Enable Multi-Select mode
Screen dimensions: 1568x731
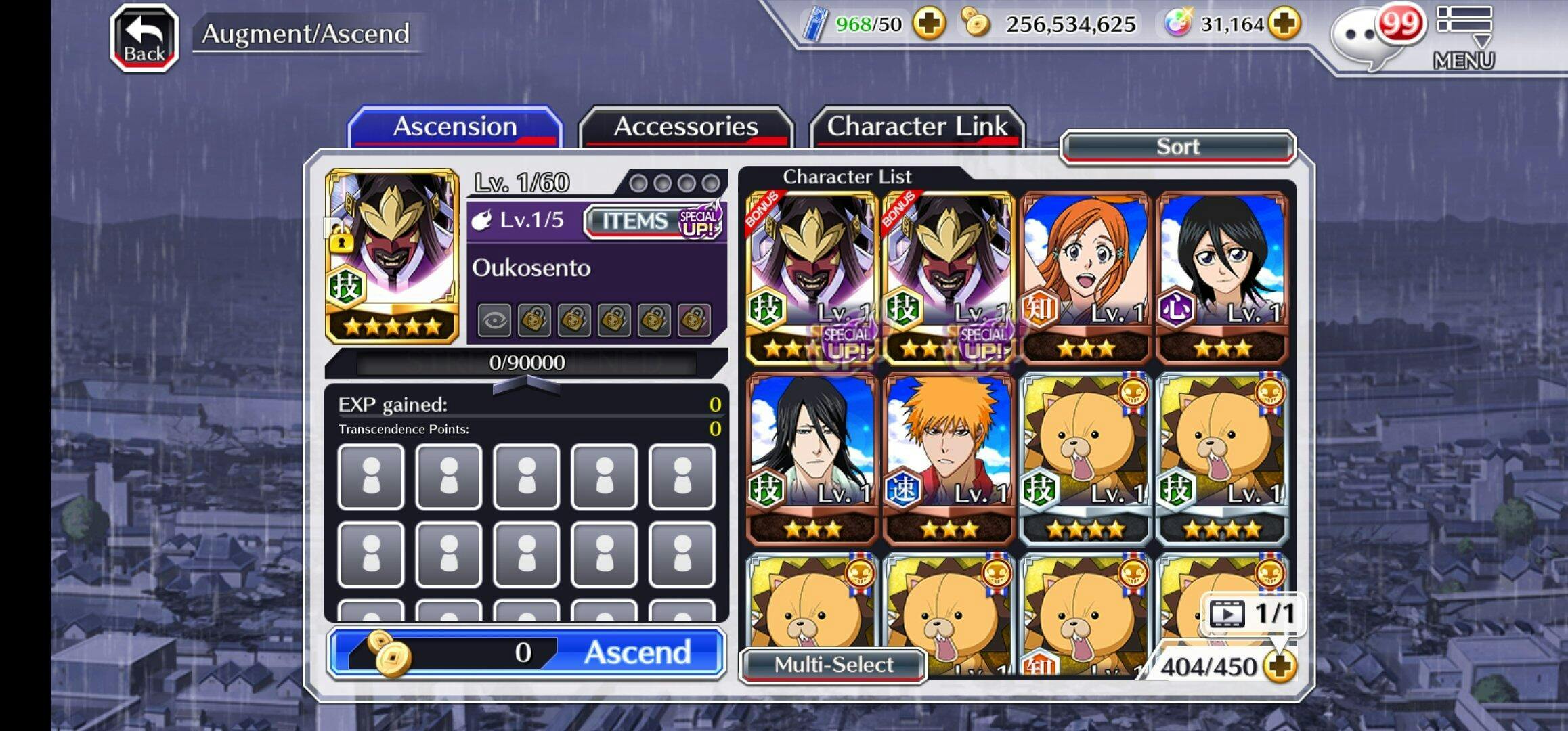[833, 665]
